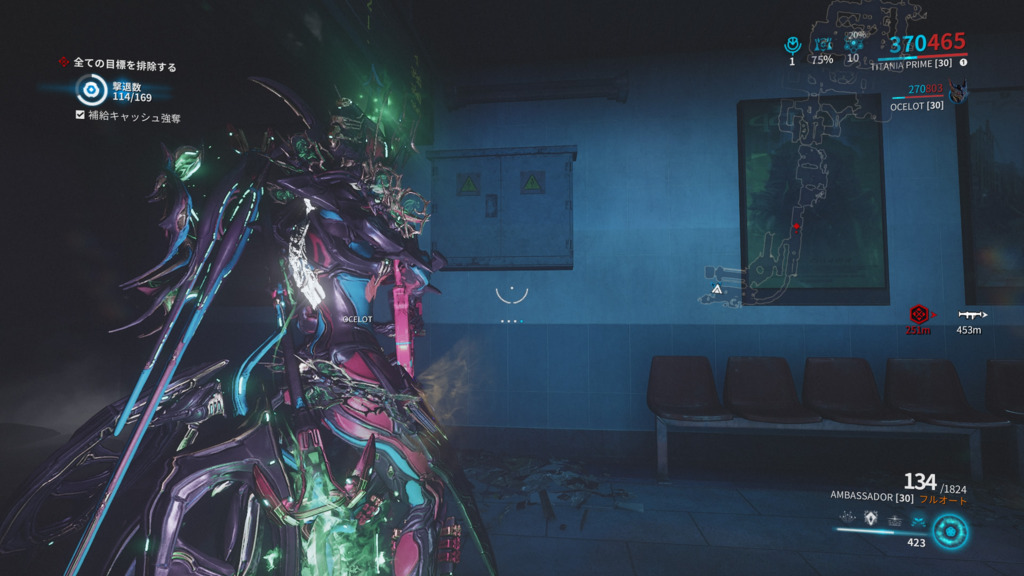
Task: Select the 全ての目標を排除する objective tracker
Action: (x=118, y=66)
